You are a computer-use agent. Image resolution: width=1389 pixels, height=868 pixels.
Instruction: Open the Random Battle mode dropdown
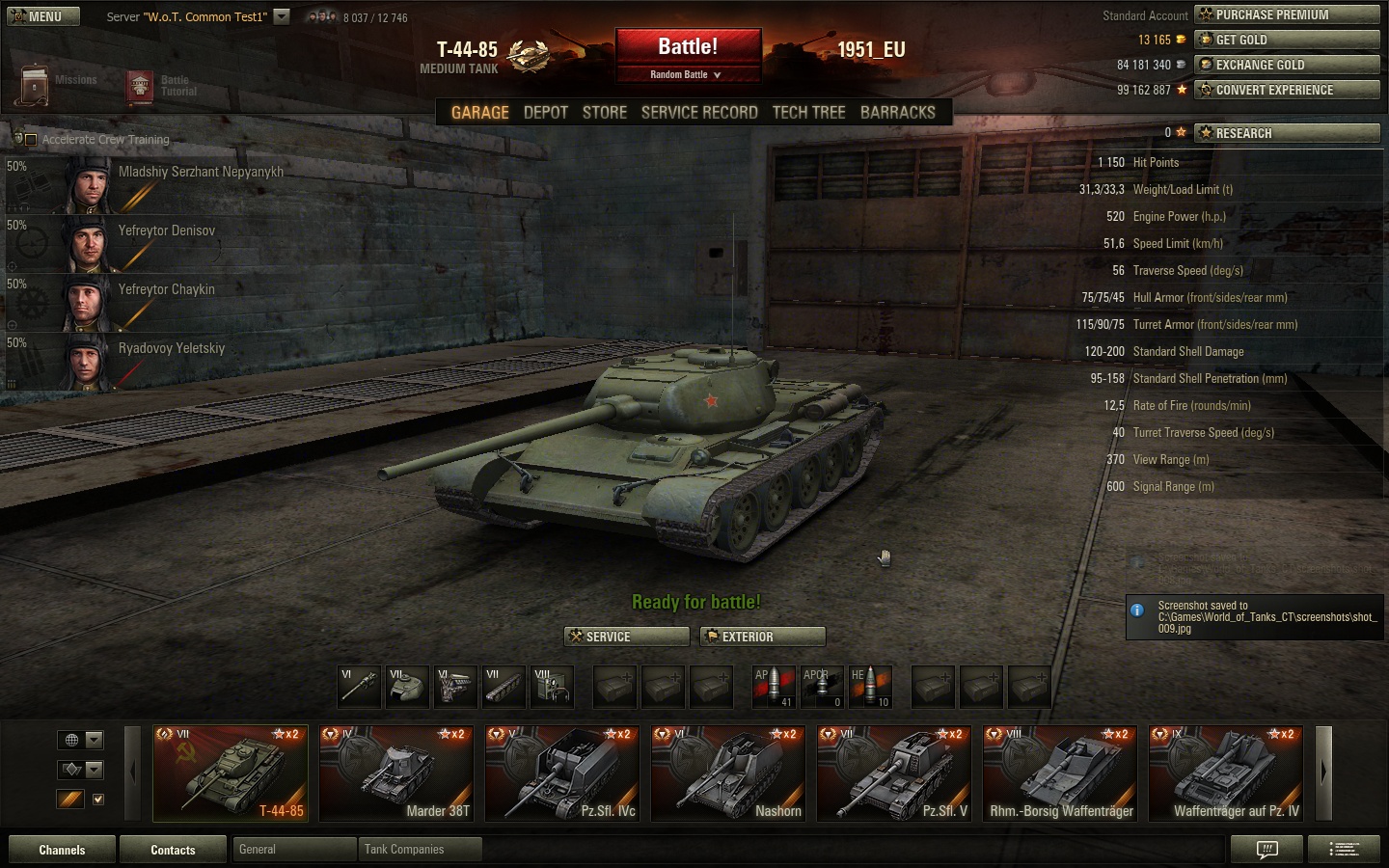click(x=687, y=74)
